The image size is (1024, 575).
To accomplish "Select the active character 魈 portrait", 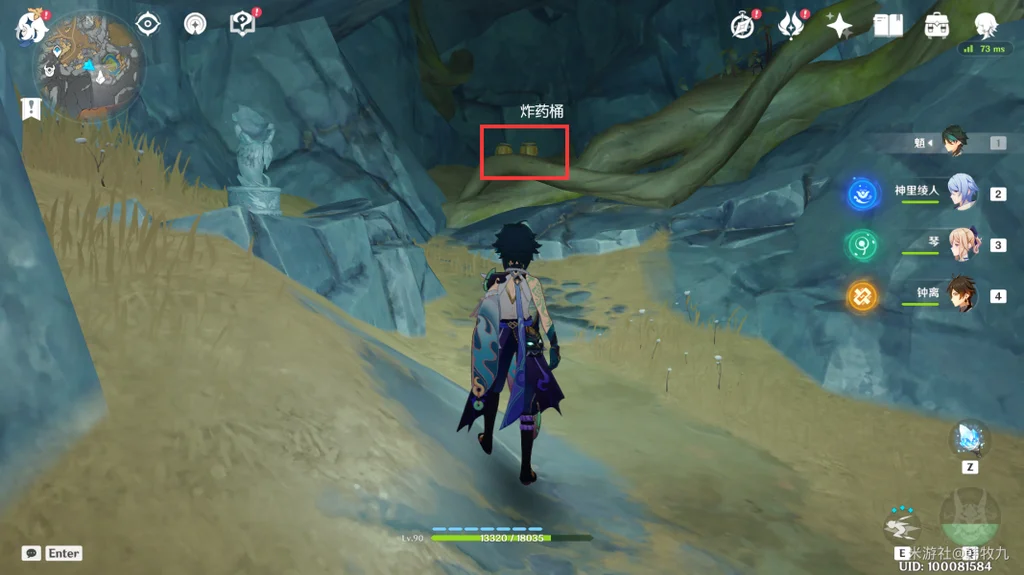I will pos(958,143).
